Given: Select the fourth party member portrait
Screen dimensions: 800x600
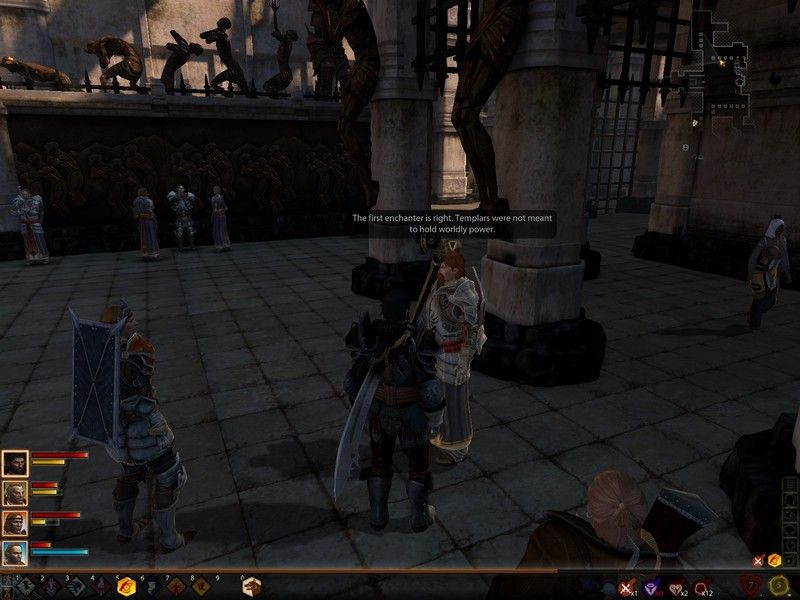Looking at the screenshot, I should pyautogui.click(x=14, y=553).
